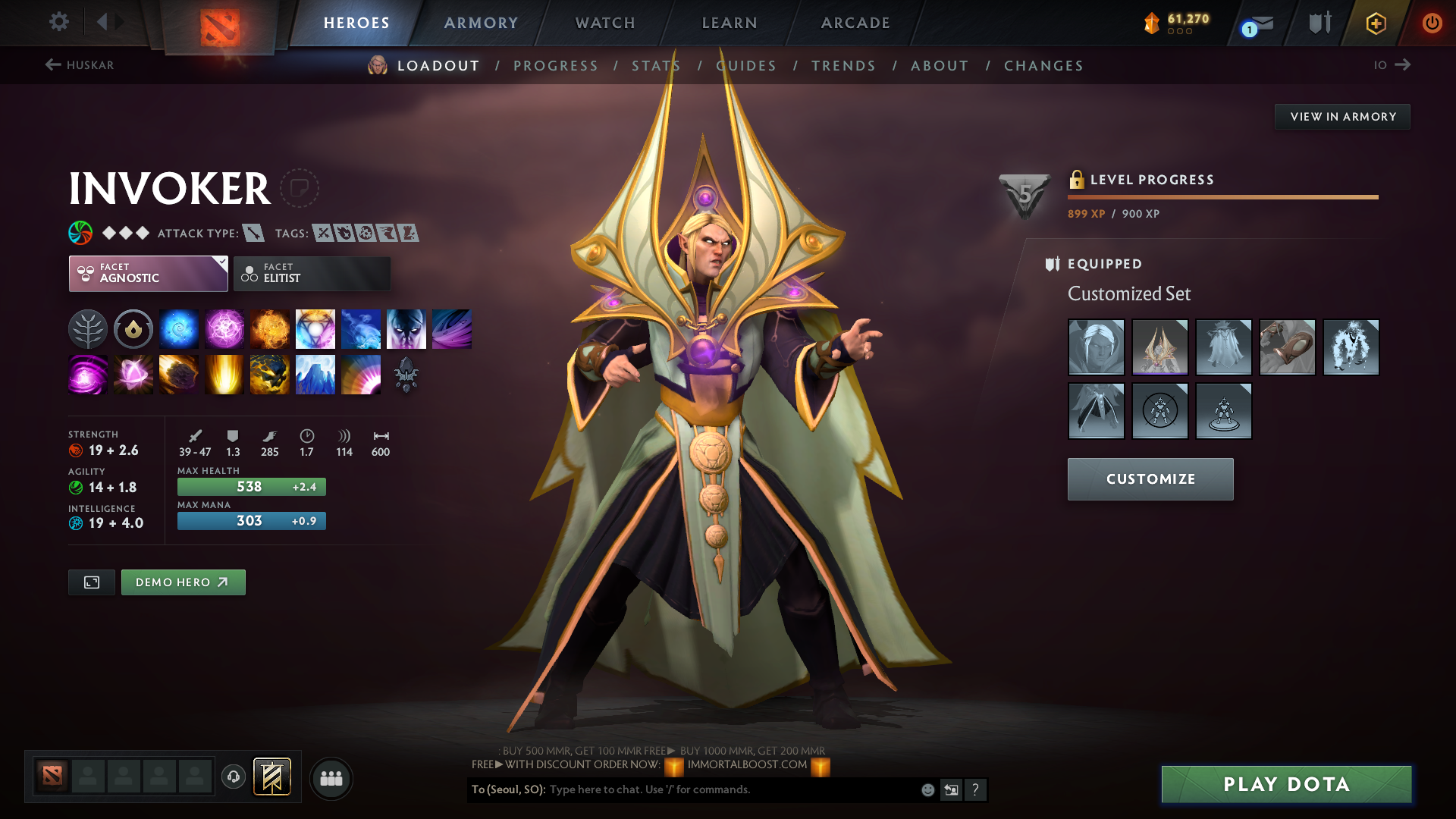This screenshot has height=819, width=1456.
Task: Click the equipped golden headpiece thumbnail
Action: coord(1159,347)
